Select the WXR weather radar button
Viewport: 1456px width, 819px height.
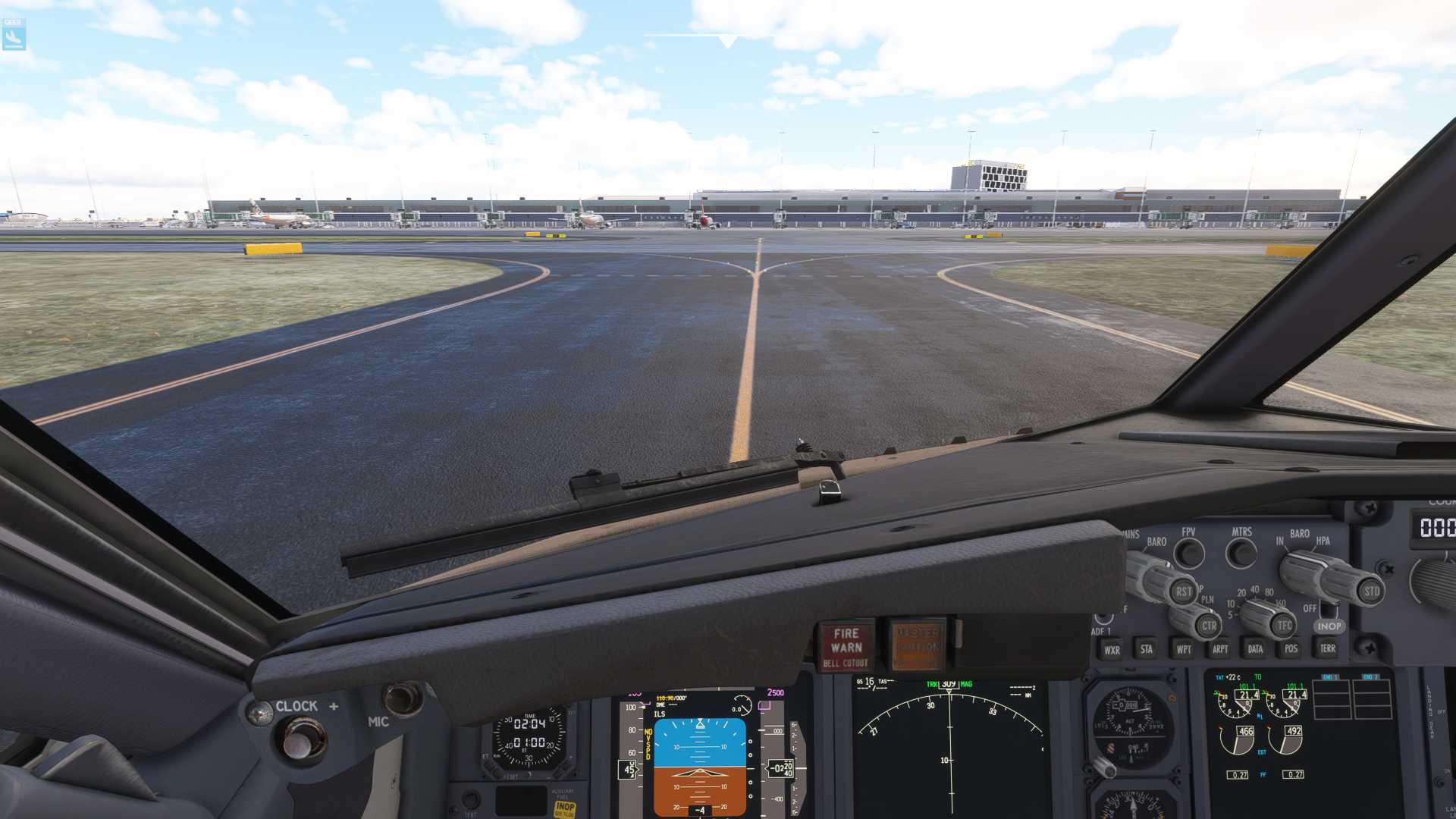(1112, 649)
